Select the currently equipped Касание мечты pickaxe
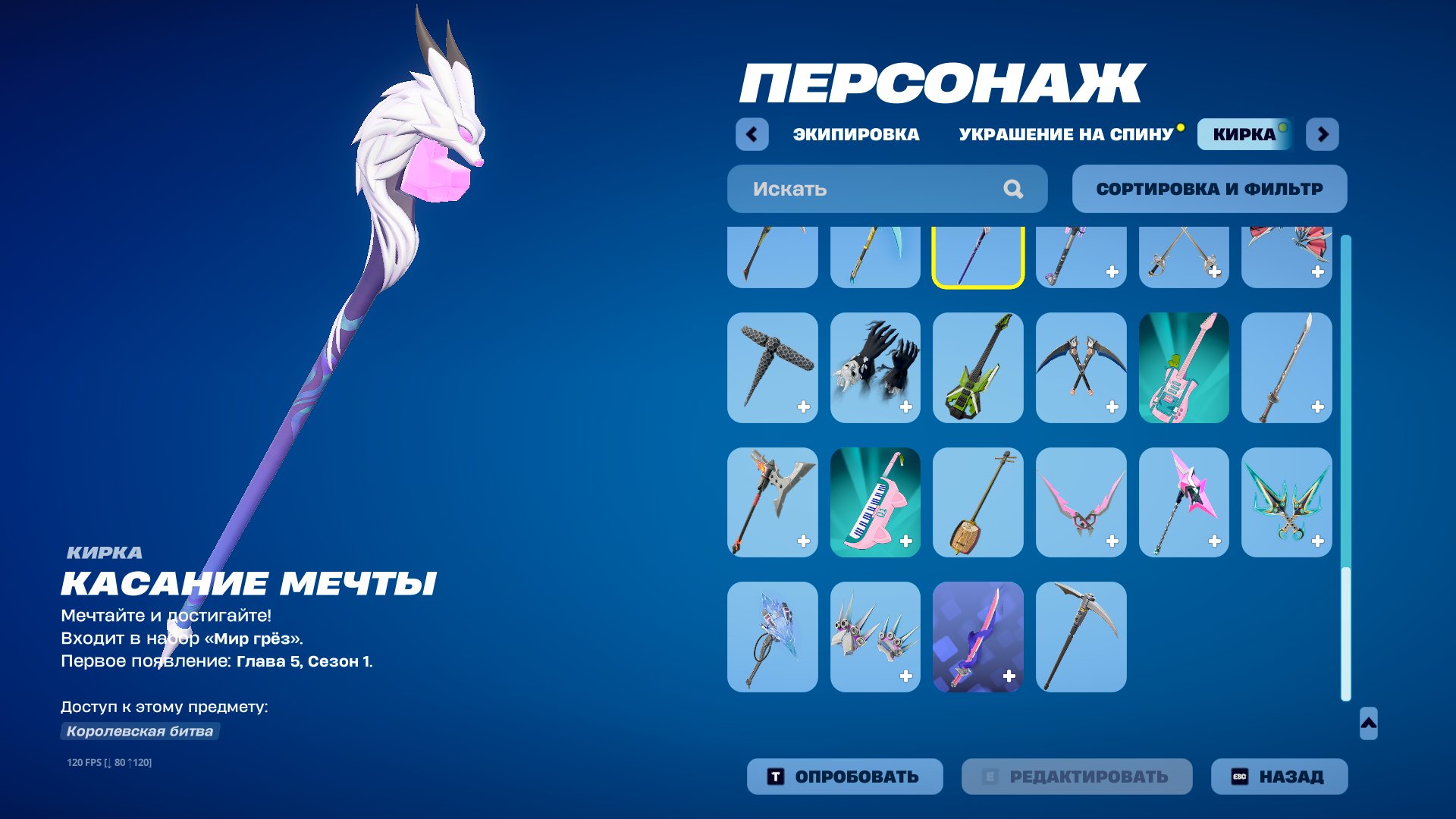 coord(978,256)
